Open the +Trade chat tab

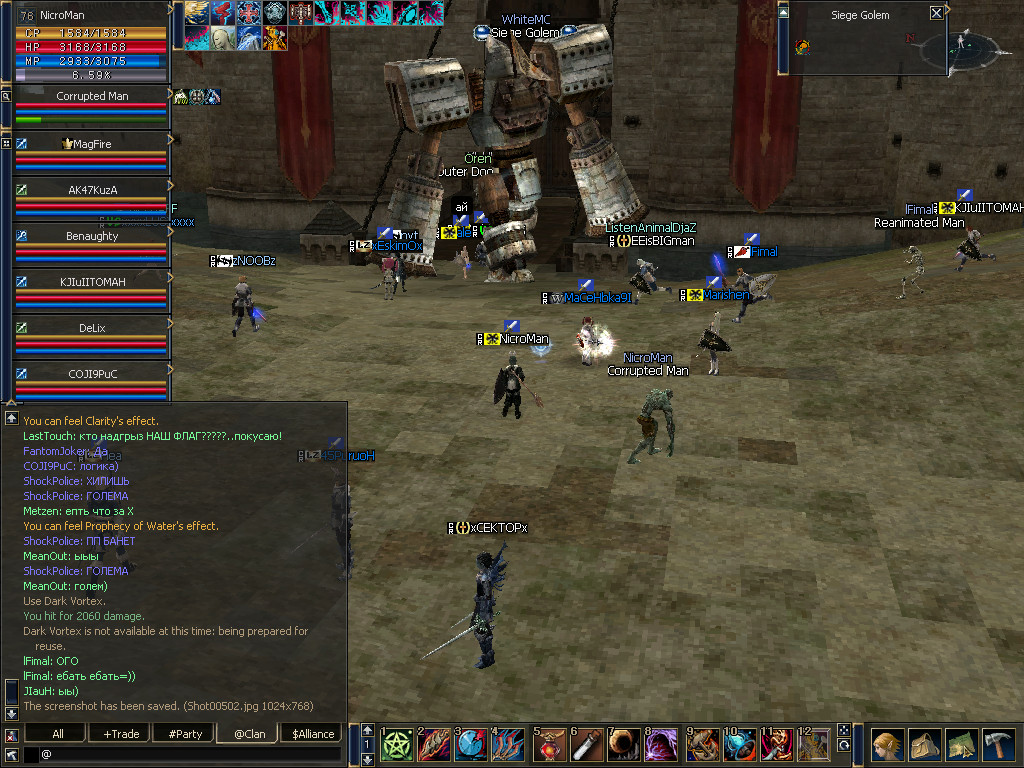[x=121, y=733]
